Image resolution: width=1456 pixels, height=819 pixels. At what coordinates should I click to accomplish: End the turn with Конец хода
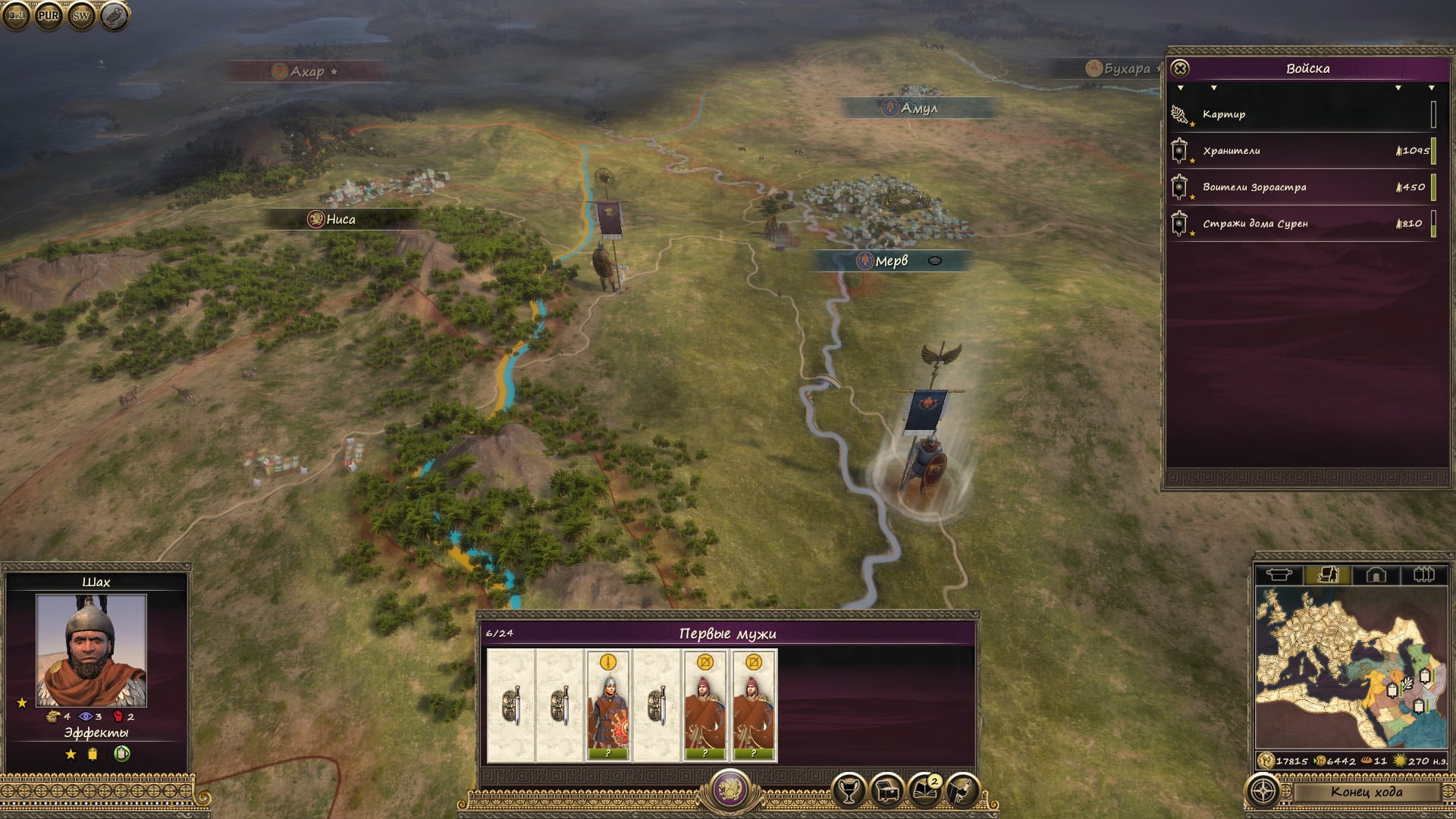click(x=1366, y=792)
